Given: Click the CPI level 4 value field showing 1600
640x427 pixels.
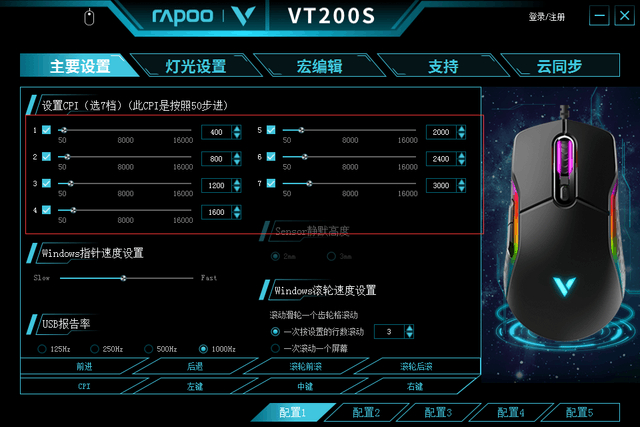Looking at the screenshot, I should pyautogui.click(x=215, y=211).
